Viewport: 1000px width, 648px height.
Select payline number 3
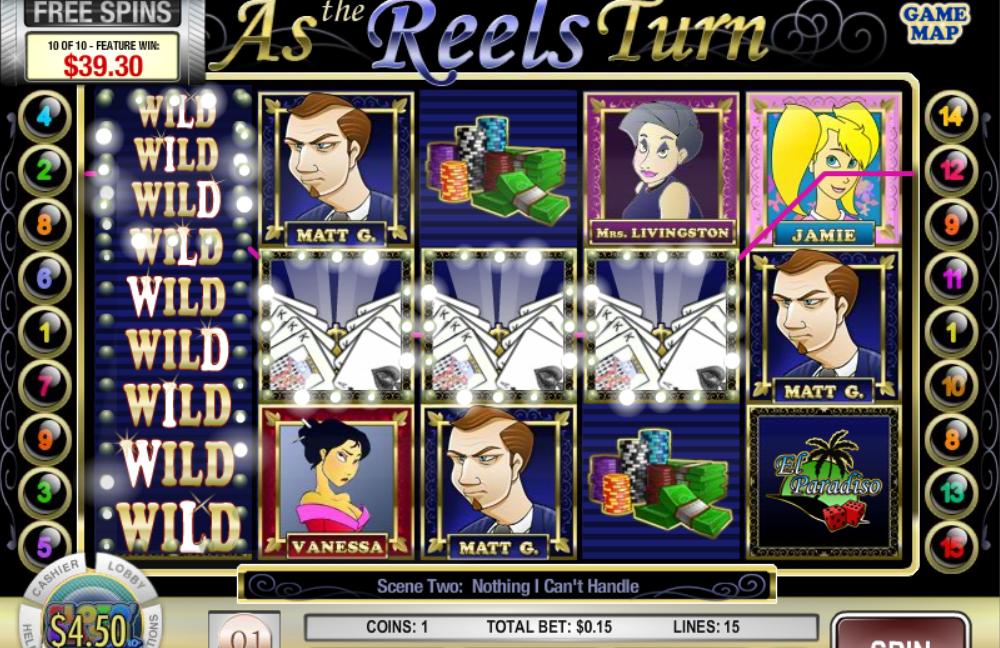[x=45, y=492]
